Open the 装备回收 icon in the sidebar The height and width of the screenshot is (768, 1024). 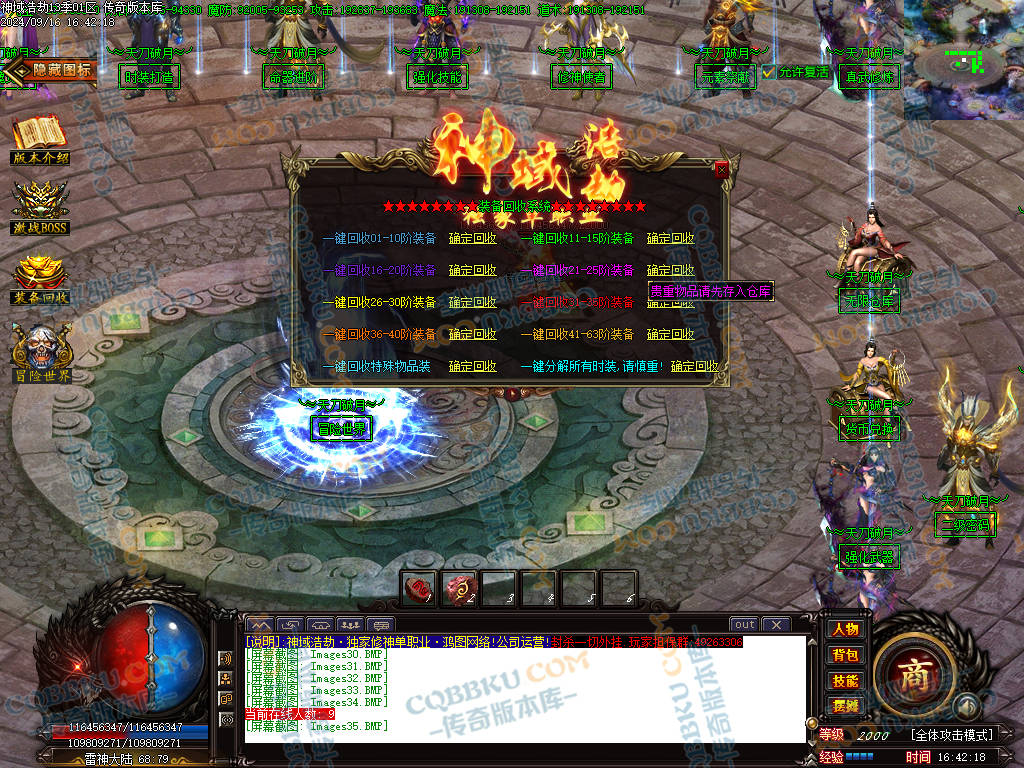point(40,279)
